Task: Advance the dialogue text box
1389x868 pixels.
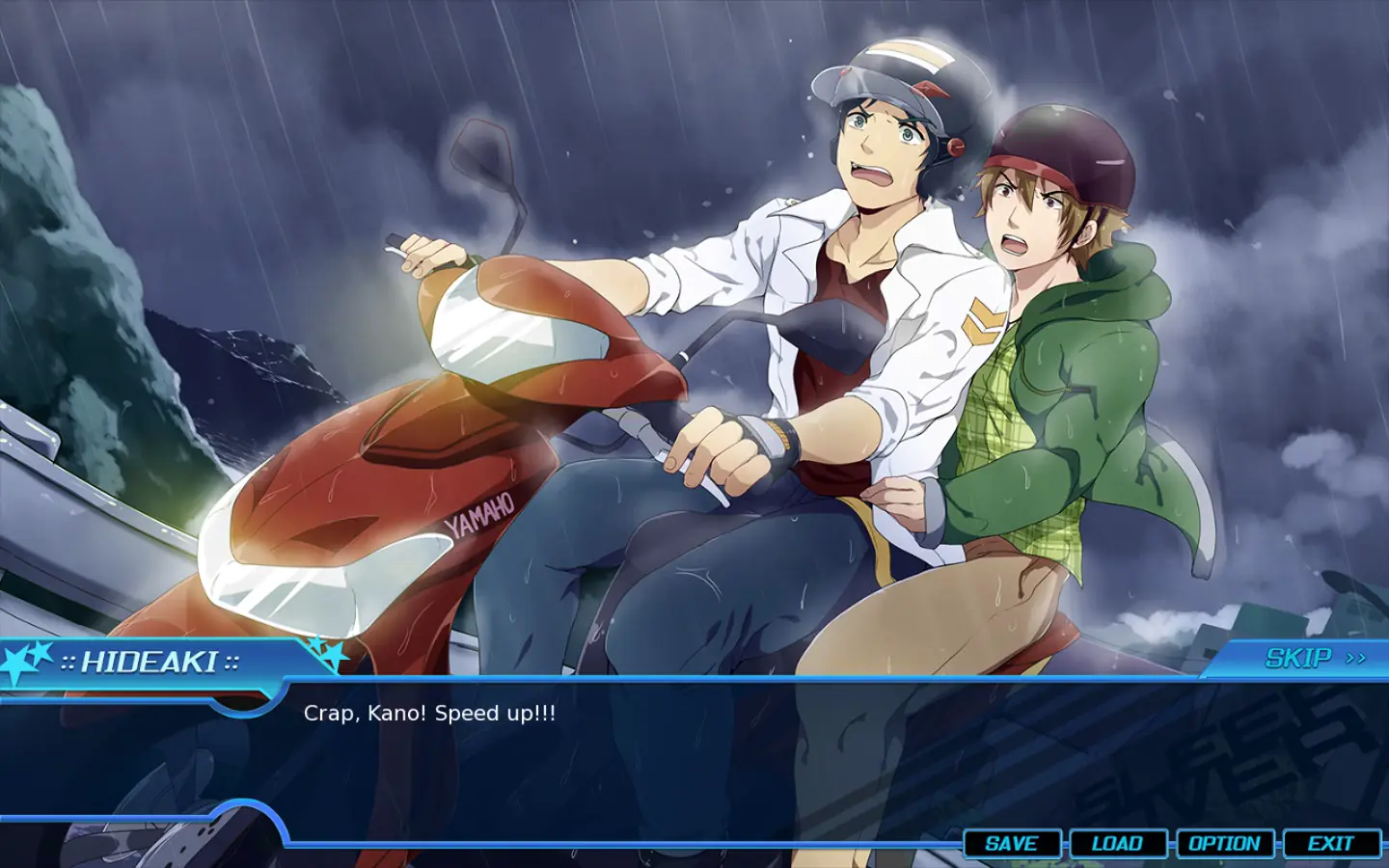Action: [675, 752]
